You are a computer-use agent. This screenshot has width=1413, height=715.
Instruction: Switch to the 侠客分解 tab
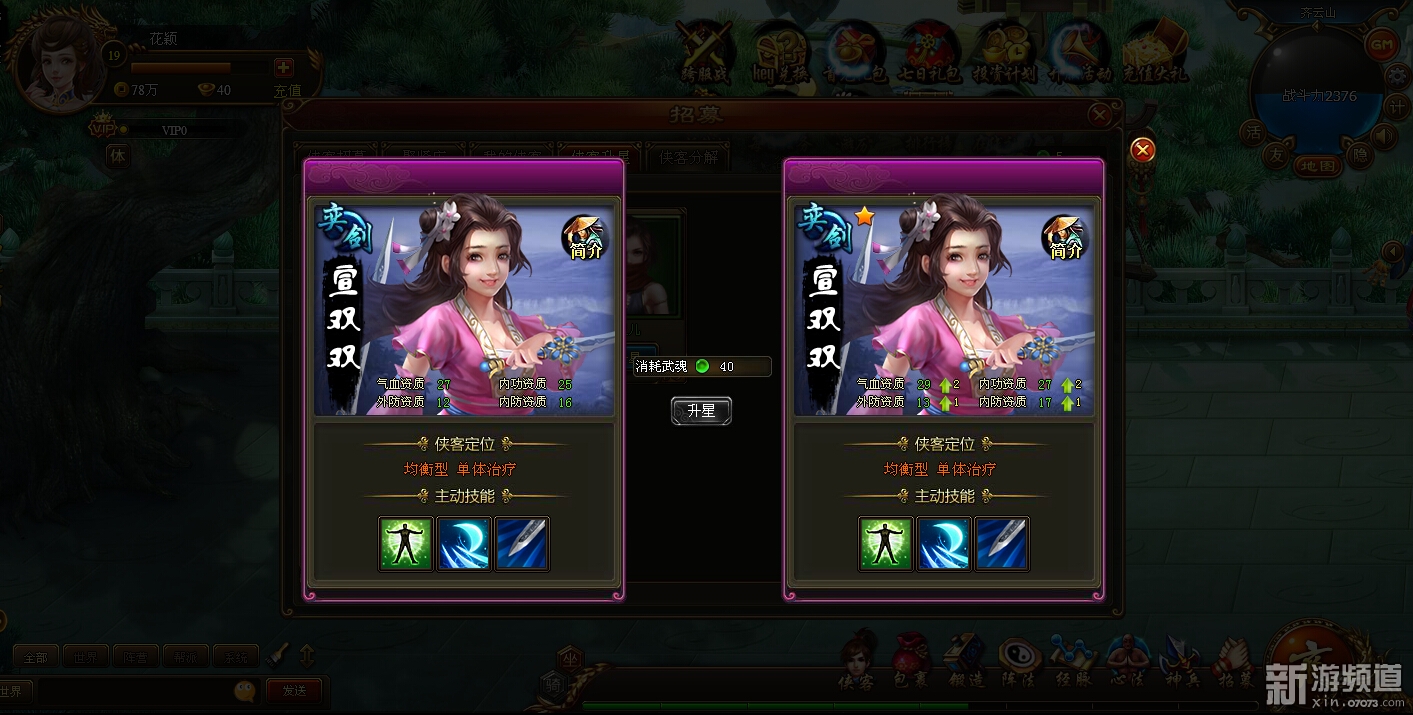(x=688, y=157)
